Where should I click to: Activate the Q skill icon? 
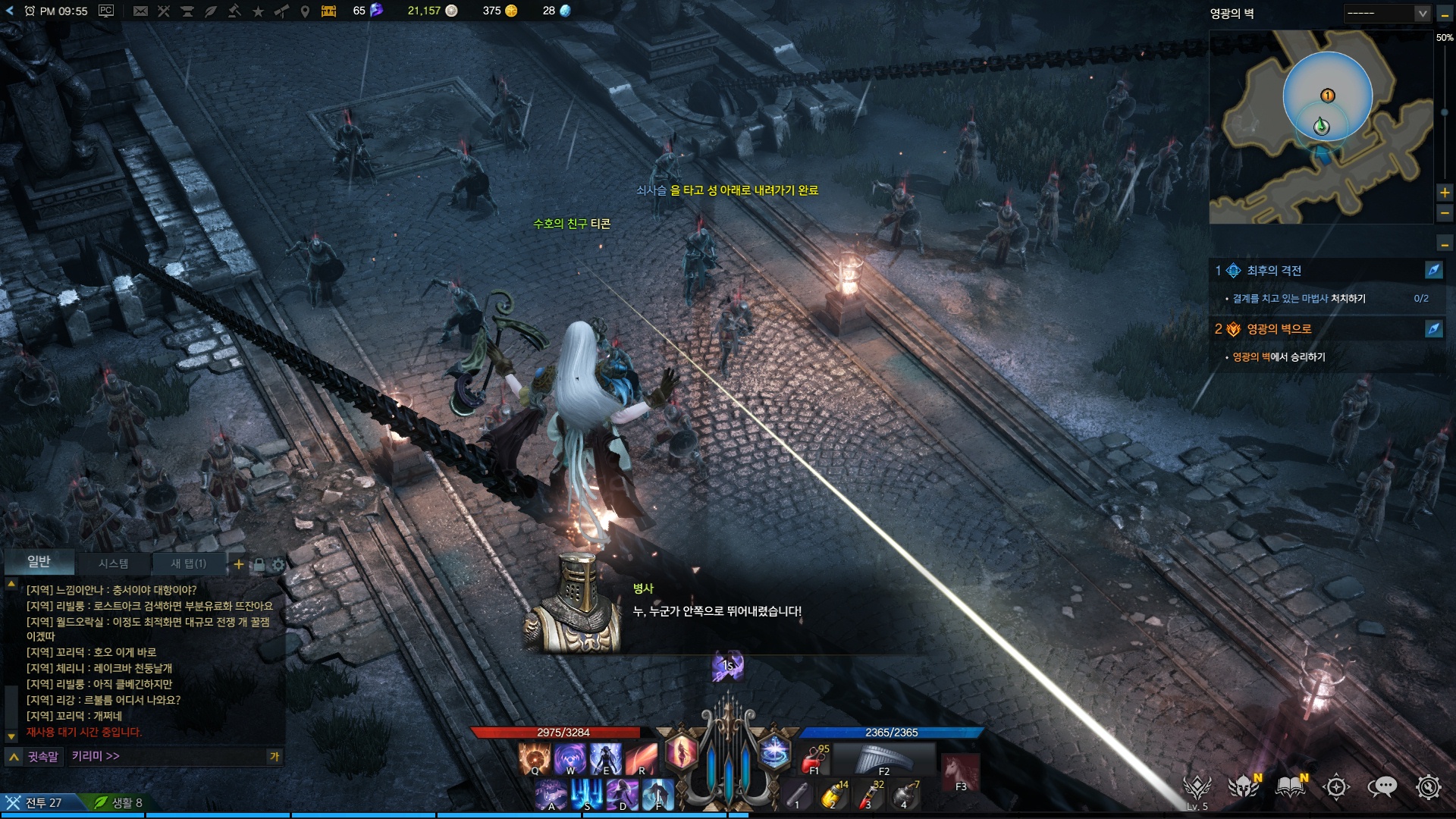tap(534, 758)
